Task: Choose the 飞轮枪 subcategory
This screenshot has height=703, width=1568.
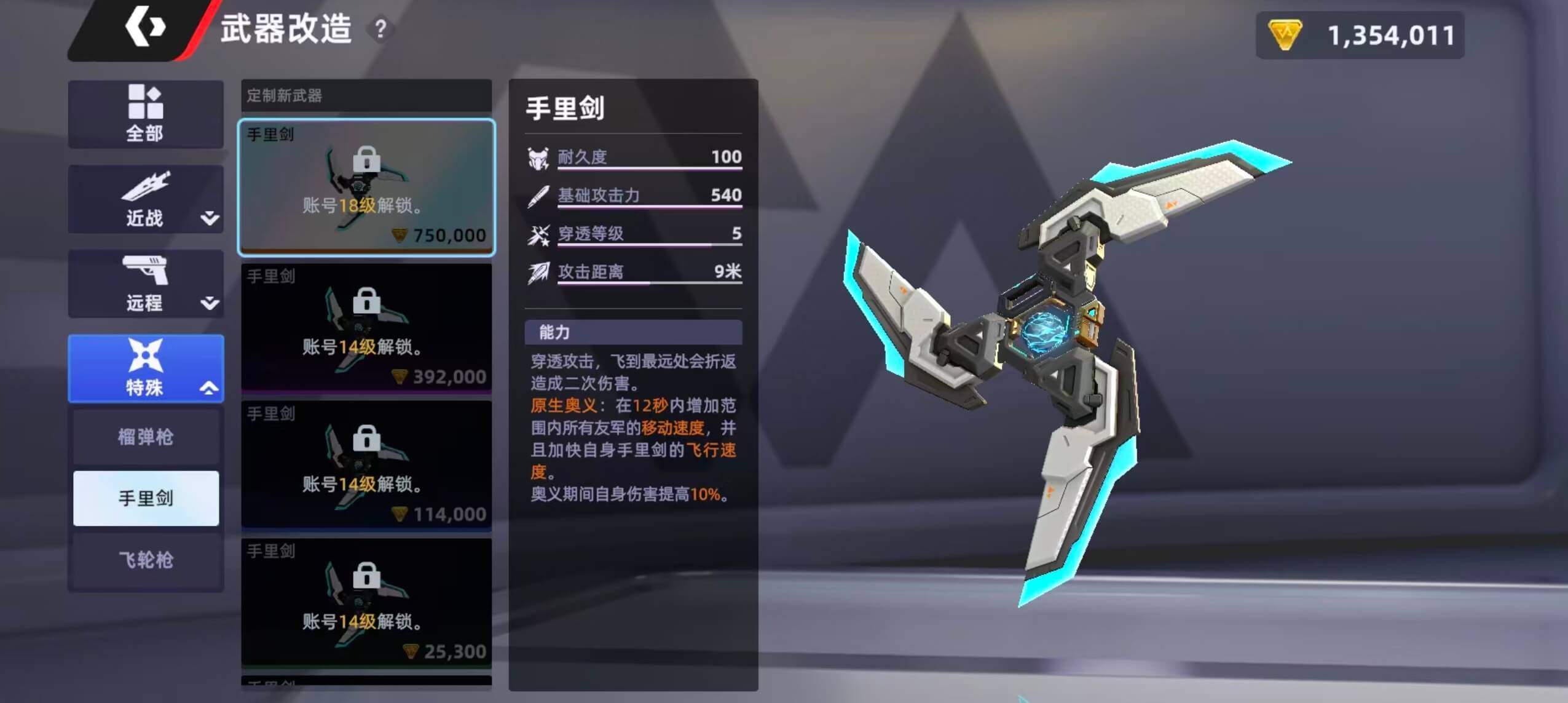Action: point(146,560)
